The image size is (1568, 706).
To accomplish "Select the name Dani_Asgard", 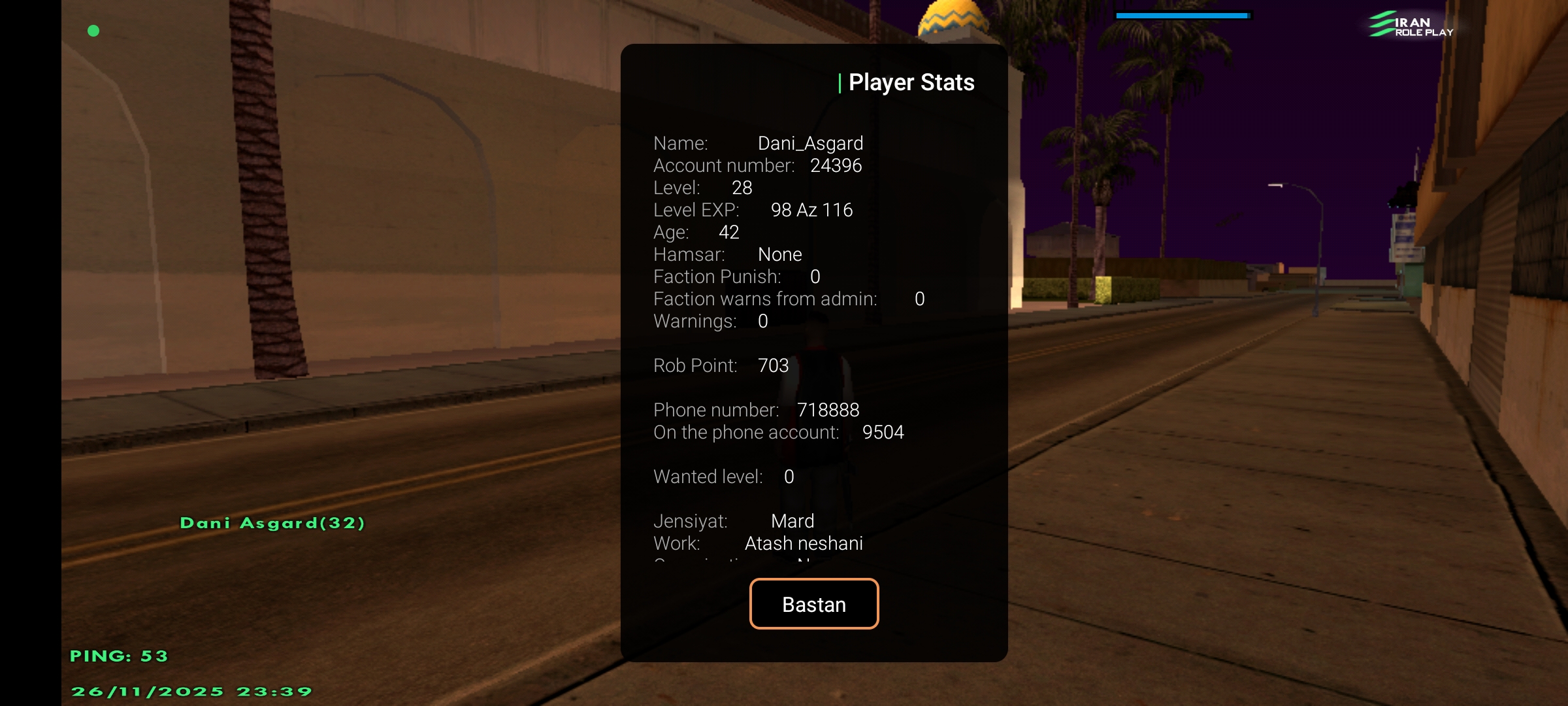I will pos(811,143).
